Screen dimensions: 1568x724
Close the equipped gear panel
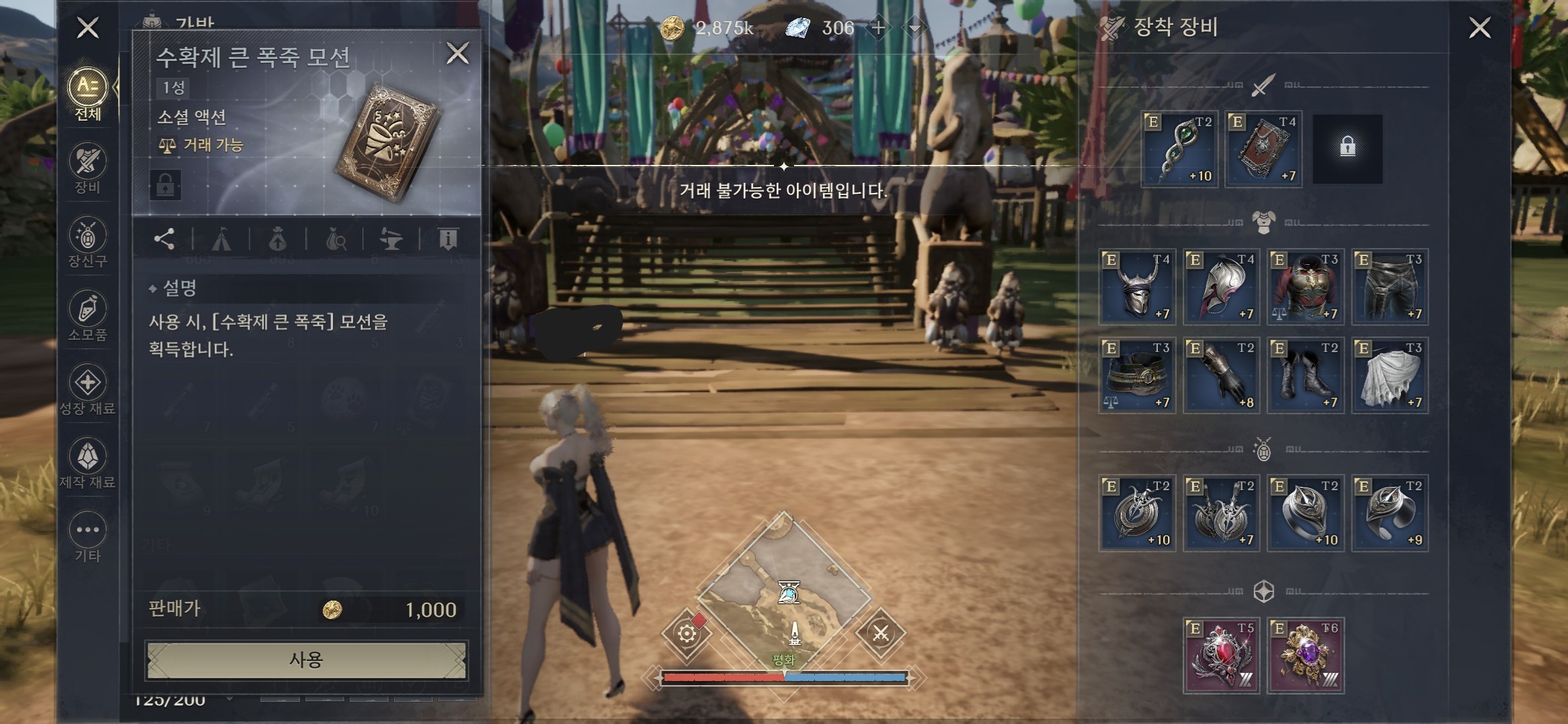pyautogui.click(x=1480, y=28)
